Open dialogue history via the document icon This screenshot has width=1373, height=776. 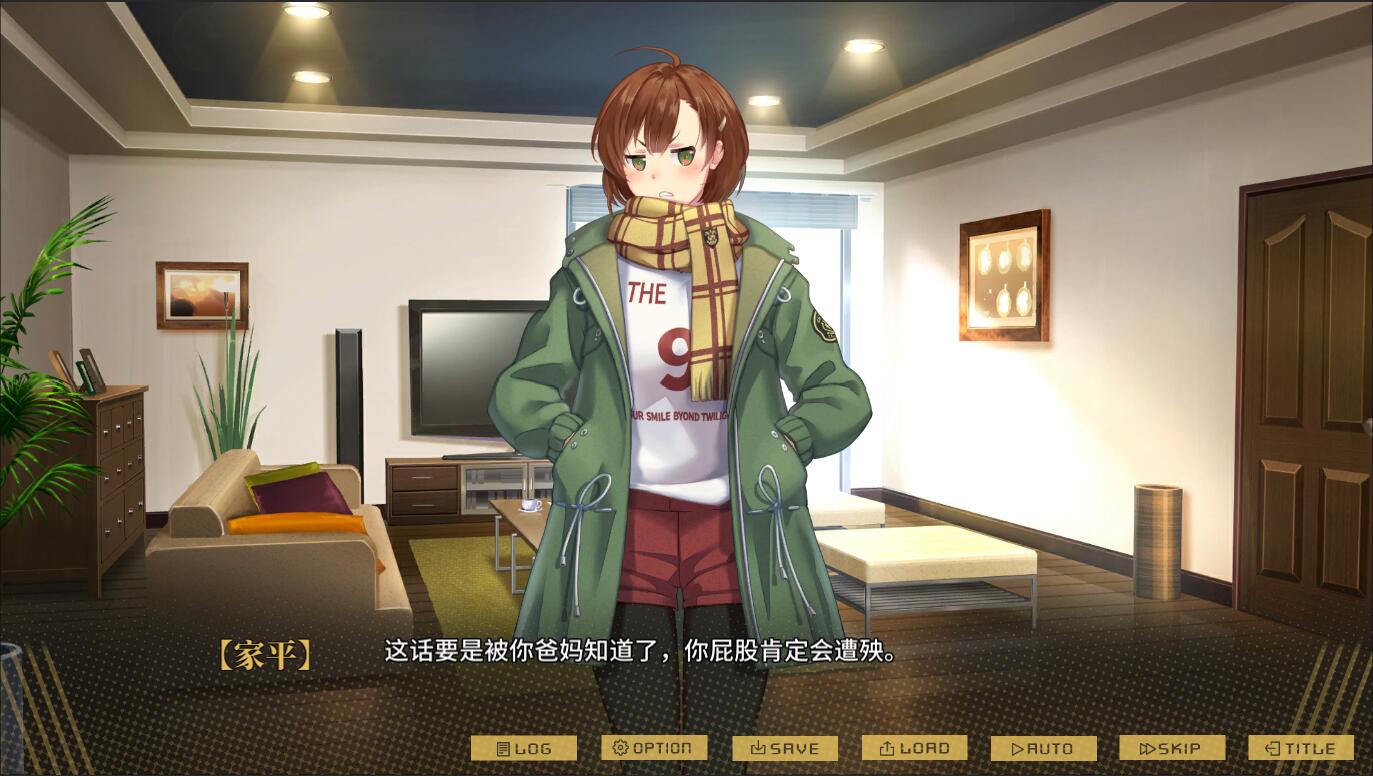(503, 747)
